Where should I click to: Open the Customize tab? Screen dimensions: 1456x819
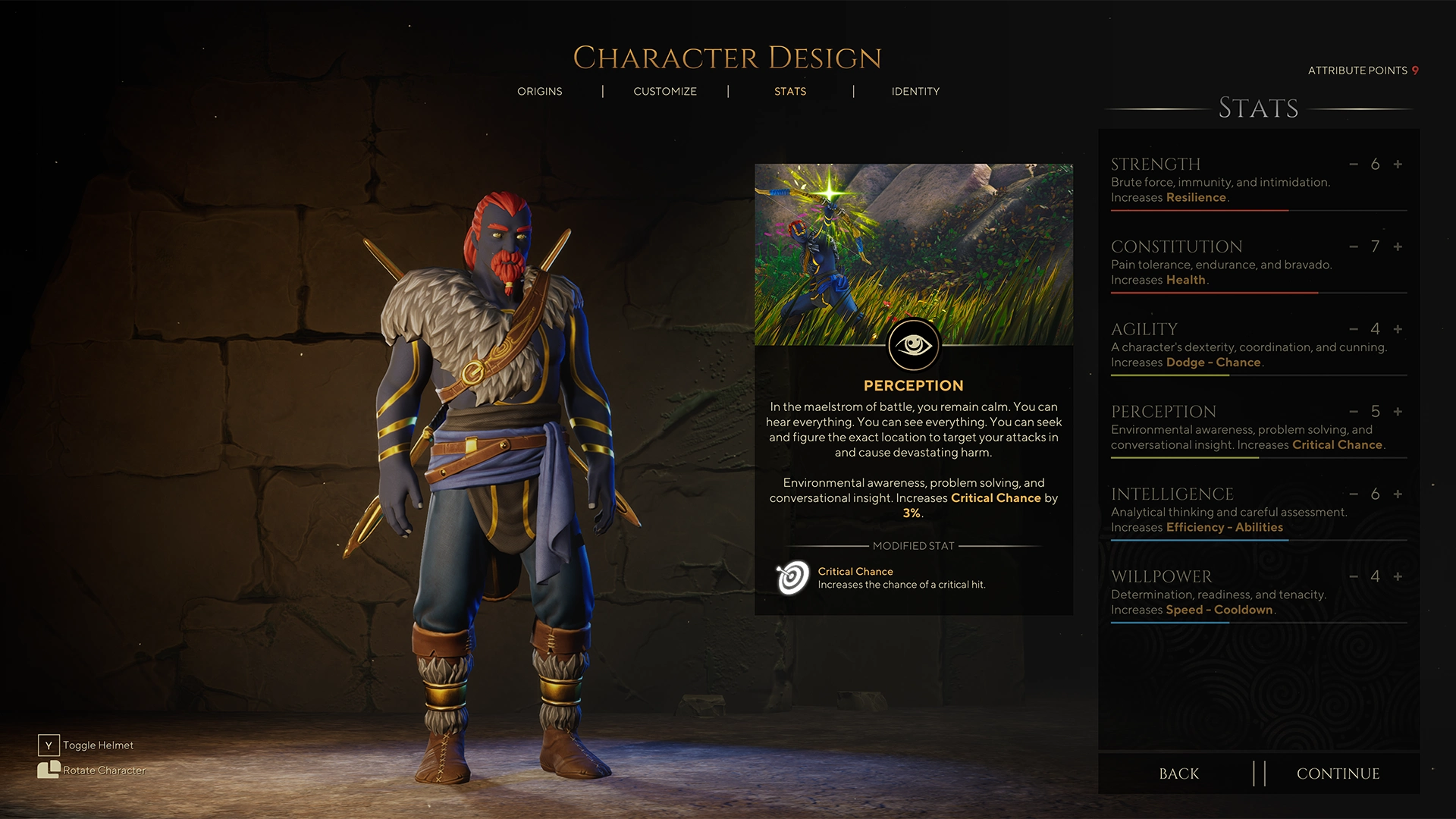click(x=664, y=91)
